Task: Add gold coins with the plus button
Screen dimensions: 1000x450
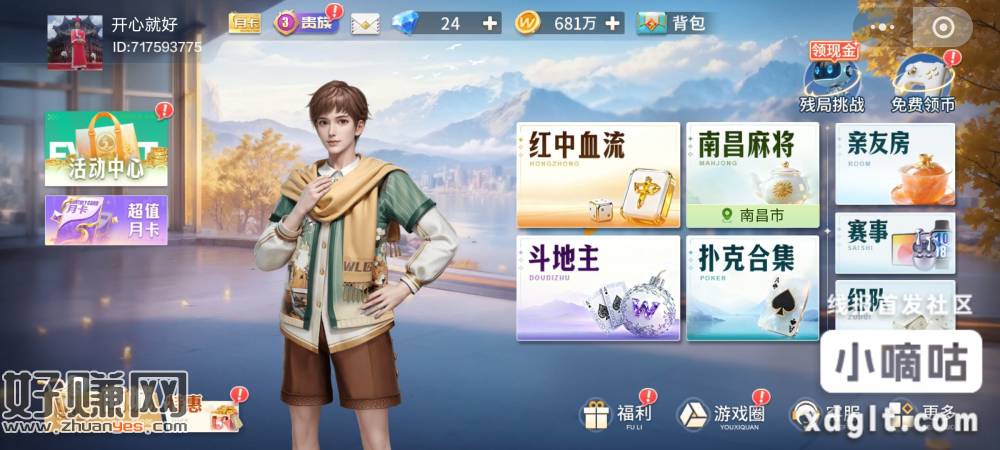Action: point(613,23)
